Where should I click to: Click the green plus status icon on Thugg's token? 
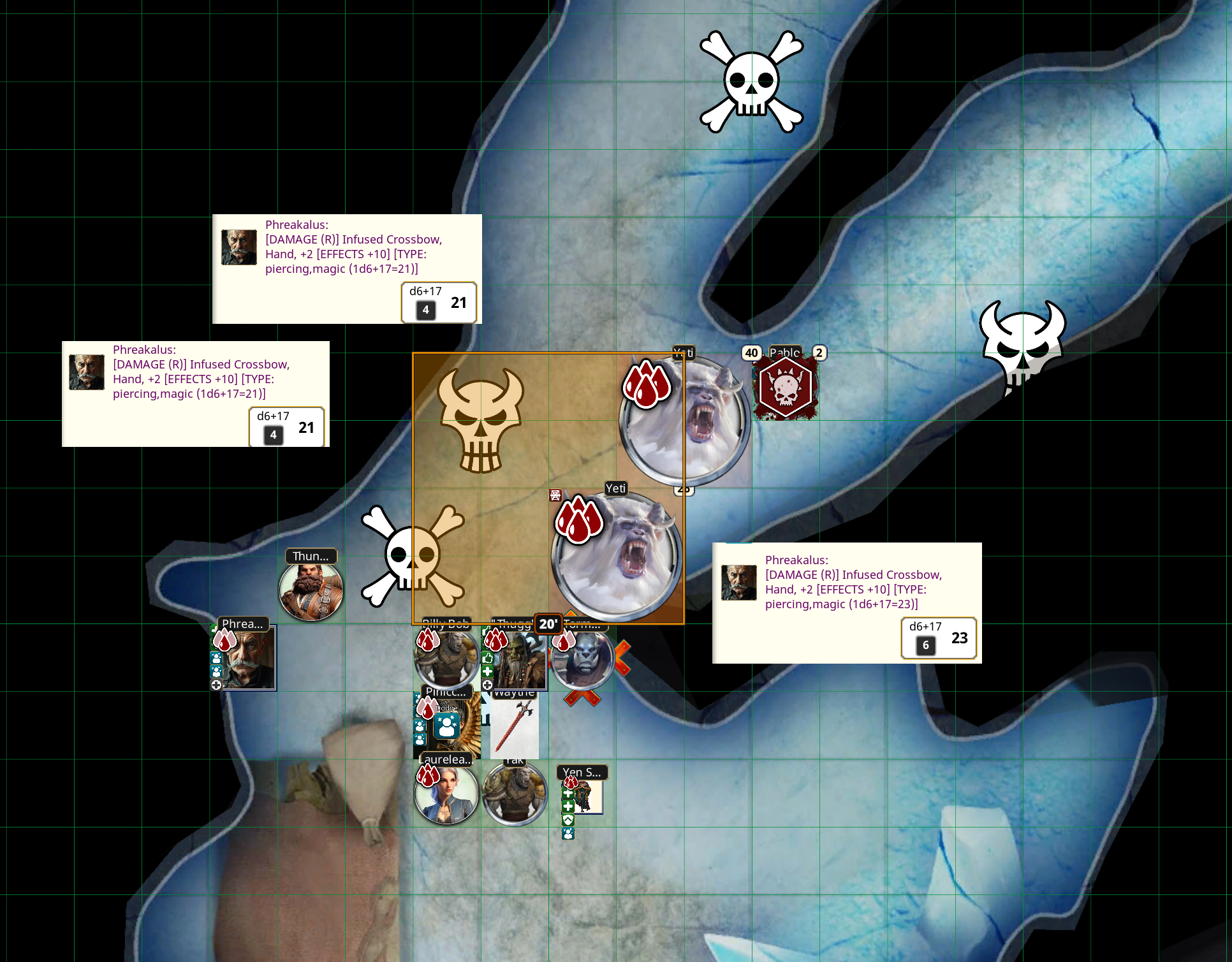point(488,671)
